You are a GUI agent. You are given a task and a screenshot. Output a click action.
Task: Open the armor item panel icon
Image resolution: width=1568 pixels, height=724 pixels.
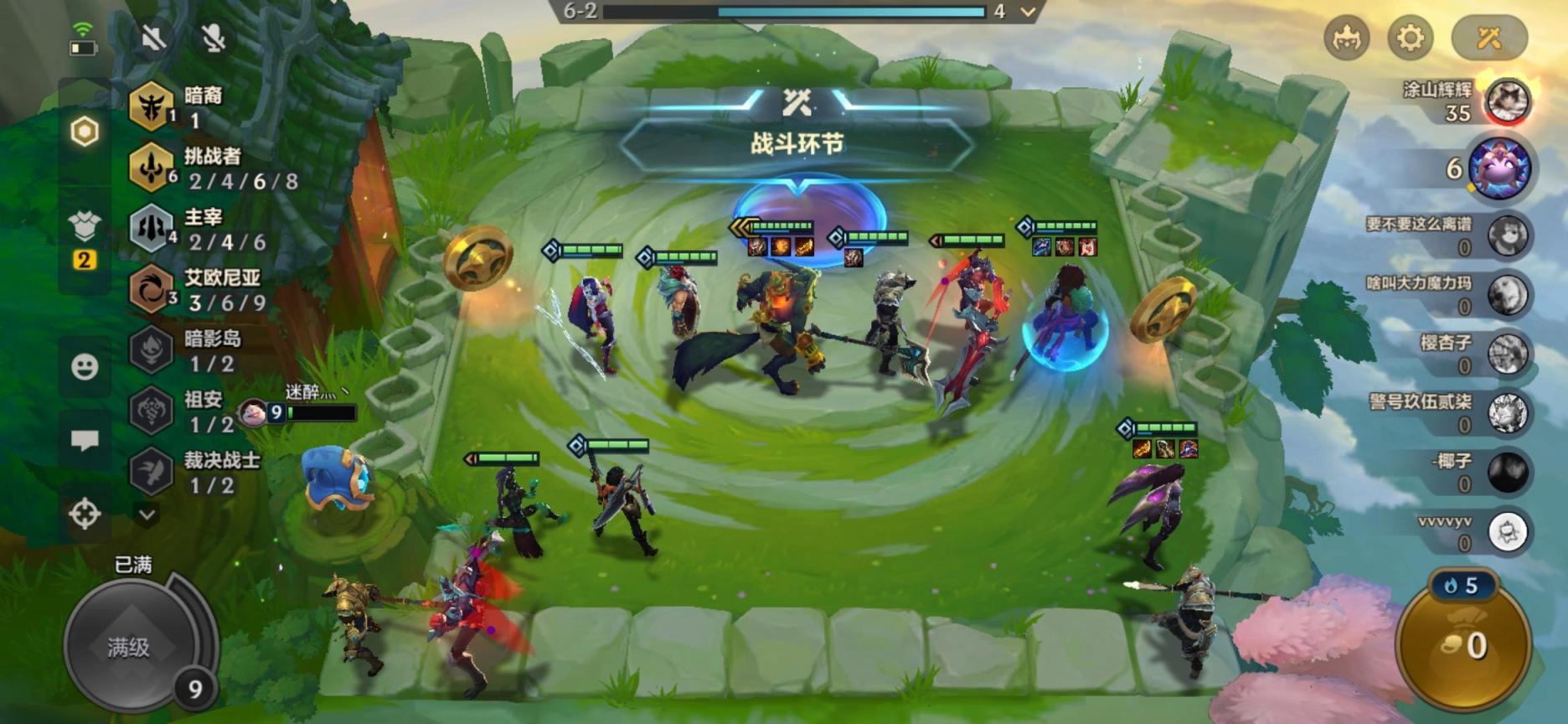[x=85, y=227]
